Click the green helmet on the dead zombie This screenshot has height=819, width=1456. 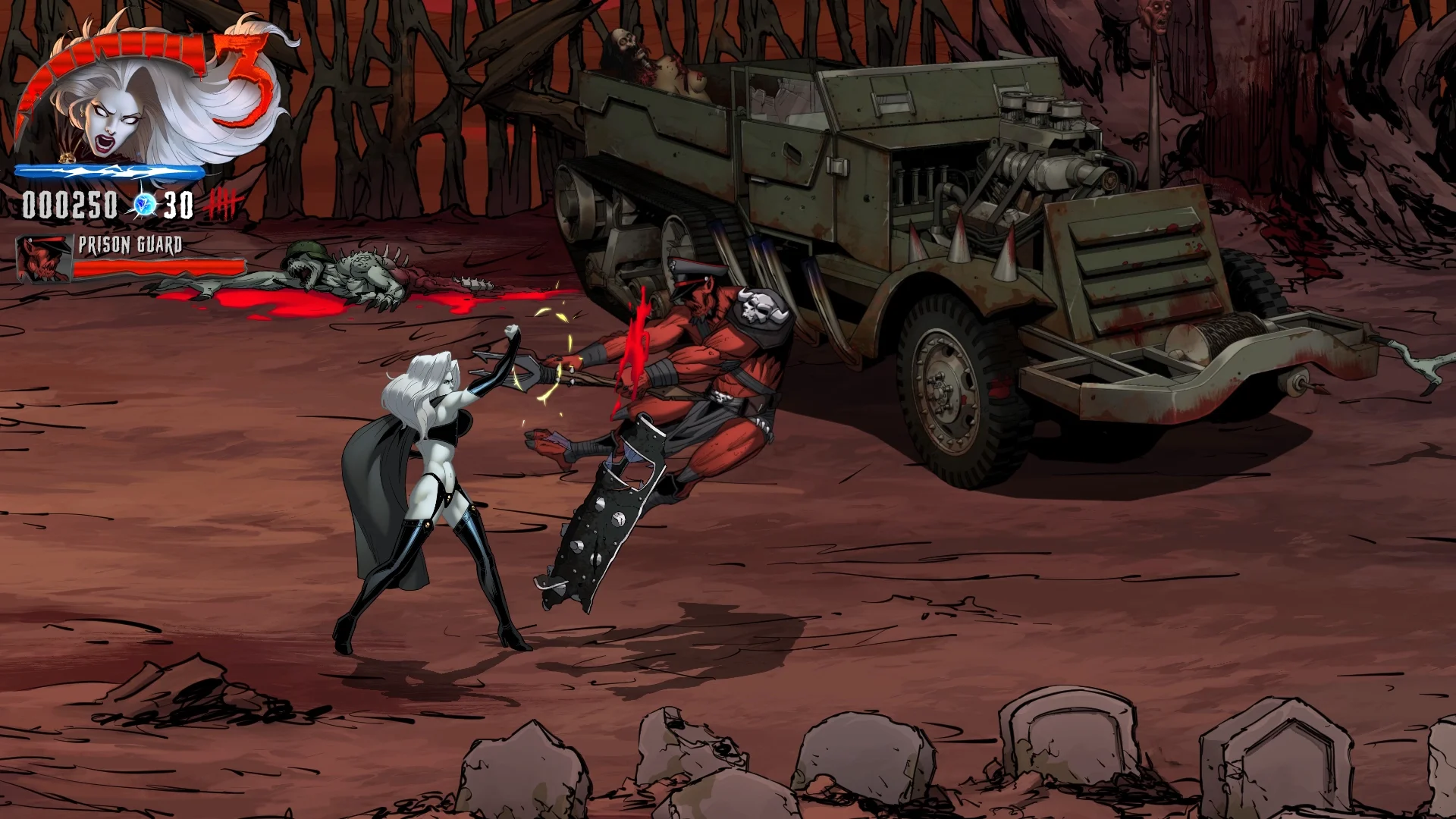(306, 249)
